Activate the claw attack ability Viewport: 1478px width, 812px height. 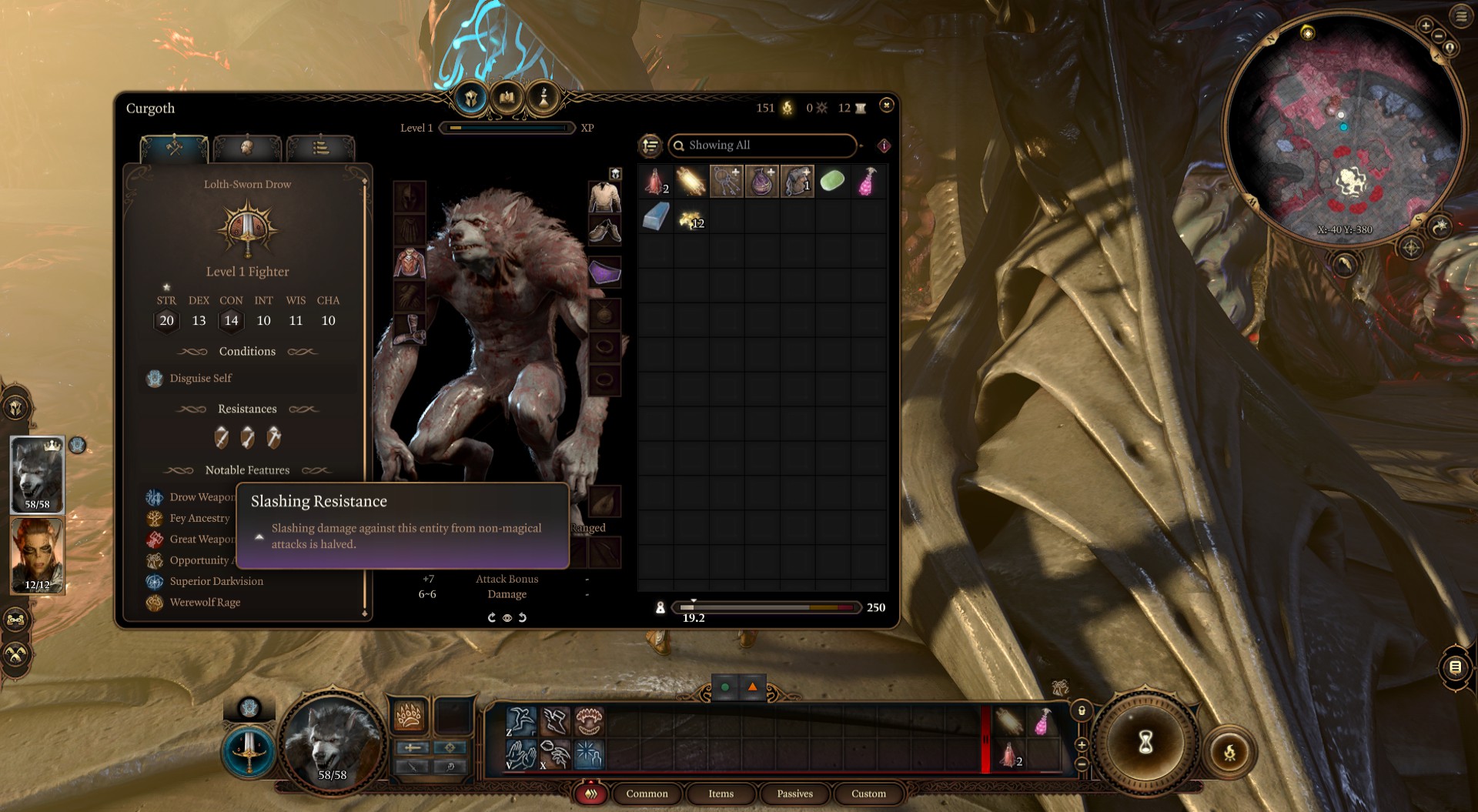click(x=409, y=717)
